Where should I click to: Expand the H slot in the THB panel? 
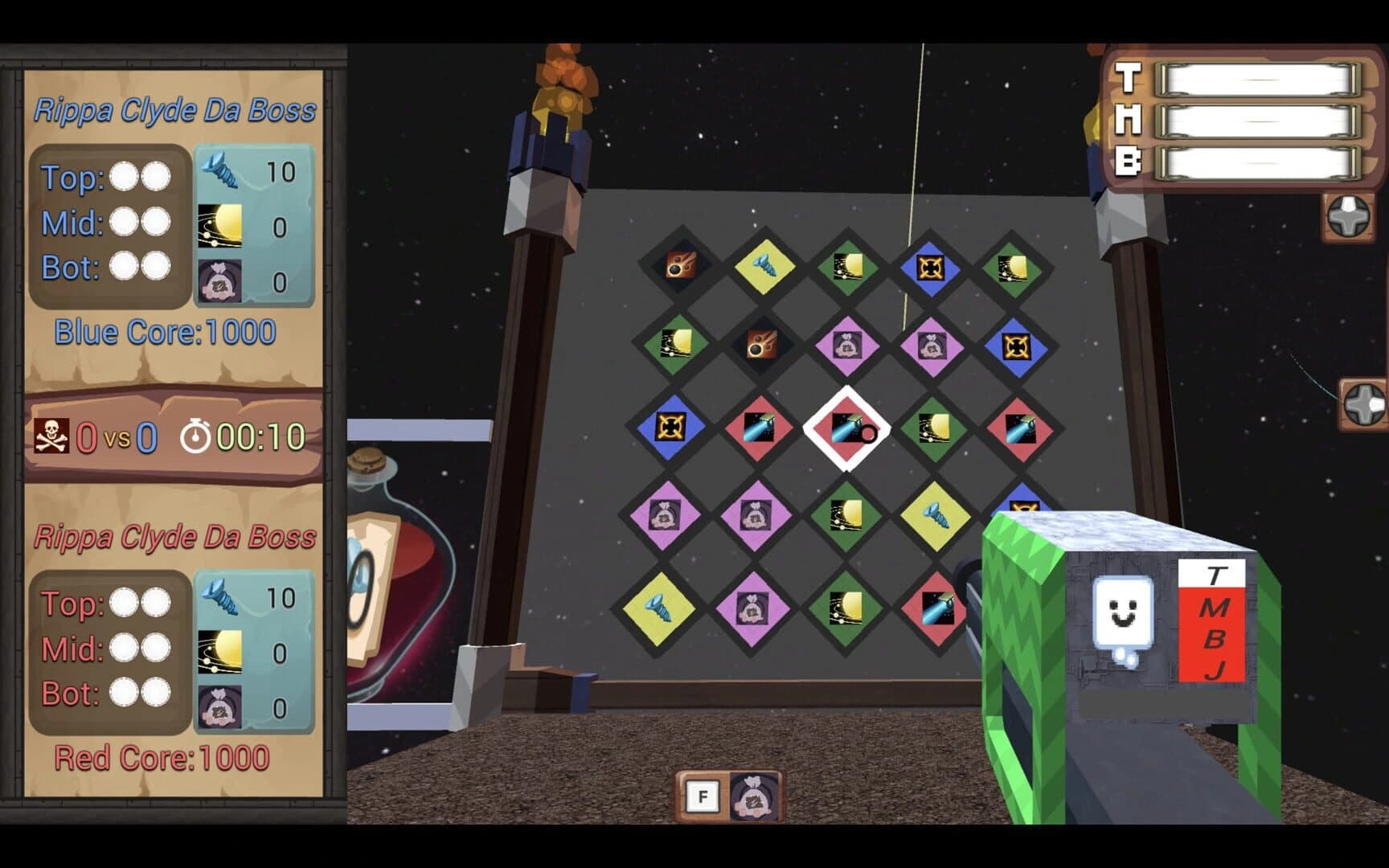tap(1258, 122)
